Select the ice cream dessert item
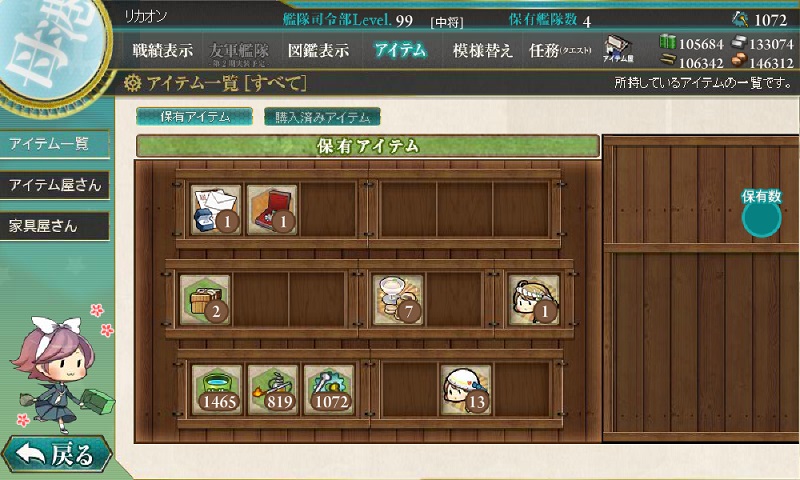Image resolution: width=800 pixels, height=480 pixels. 399,299
